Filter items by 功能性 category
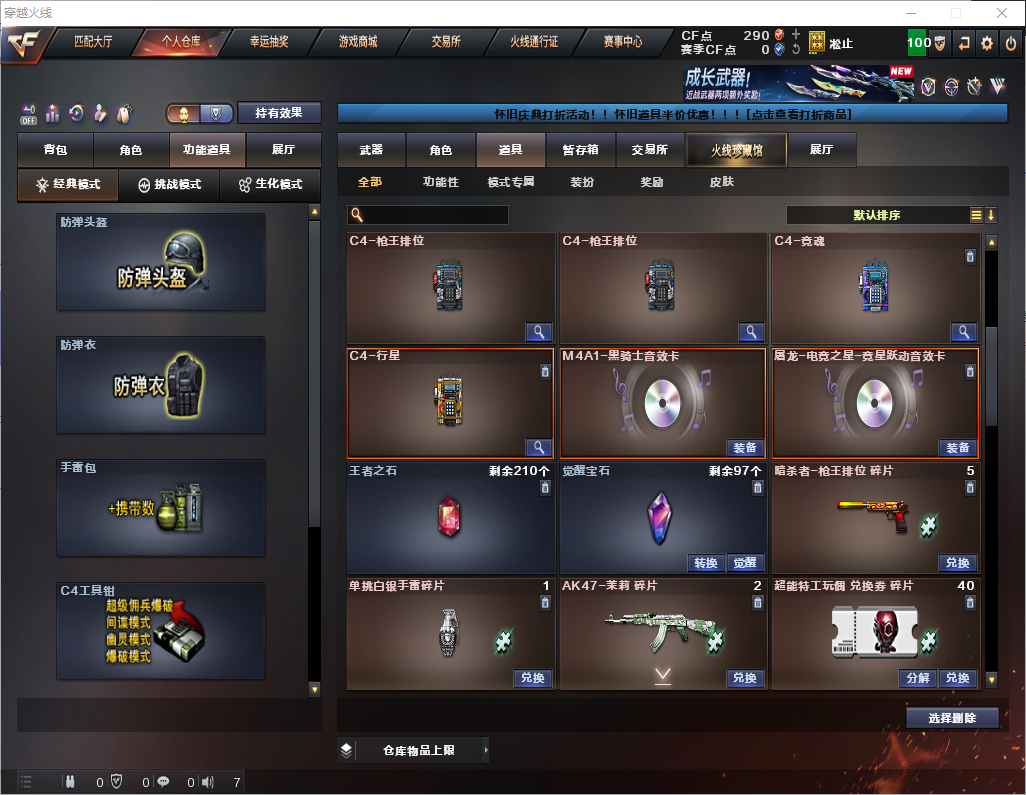The width and height of the screenshot is (1026, 795). pyautogui.click(x=440, y=182)
